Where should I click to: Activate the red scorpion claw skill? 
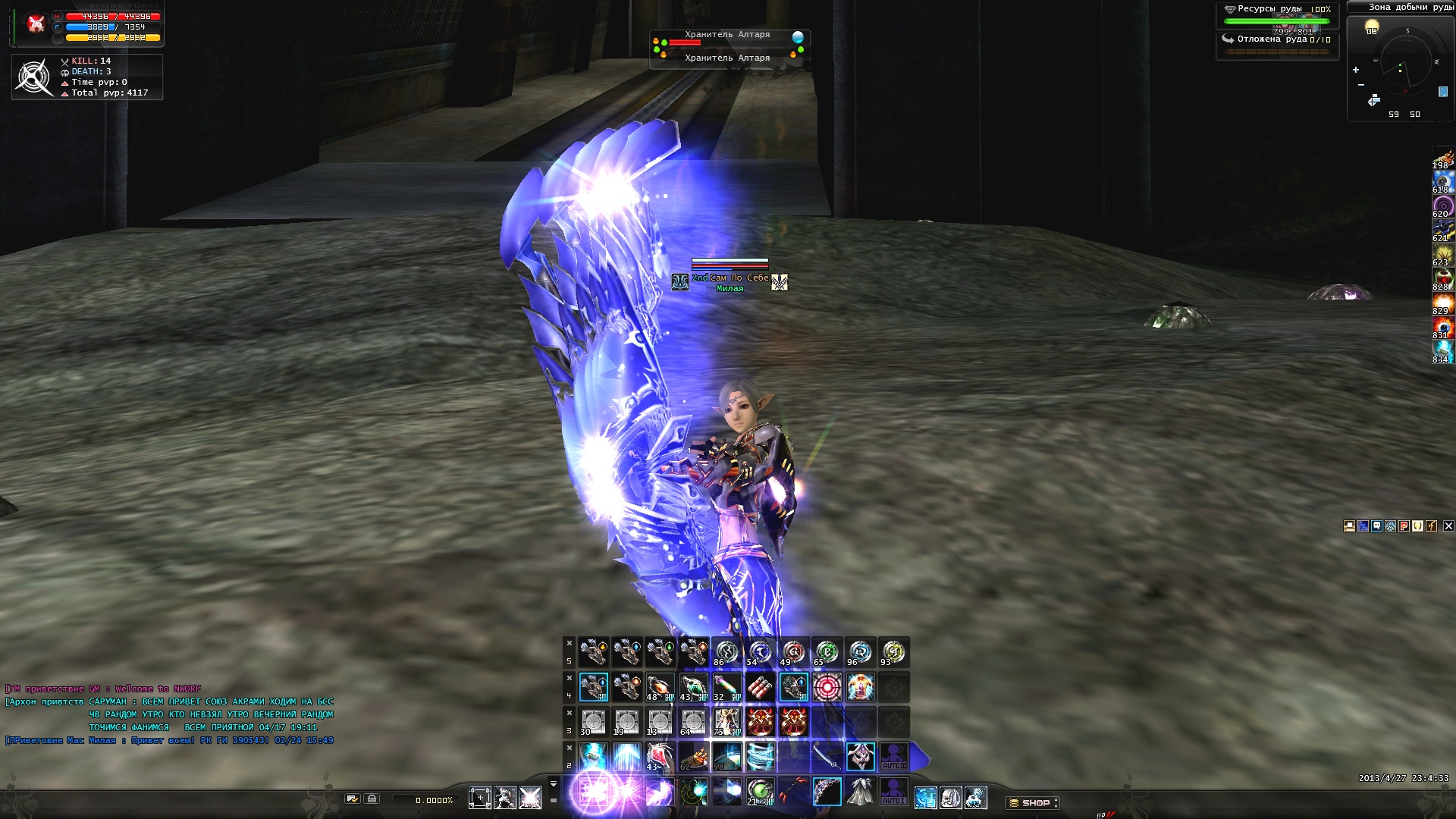[793, 792]
